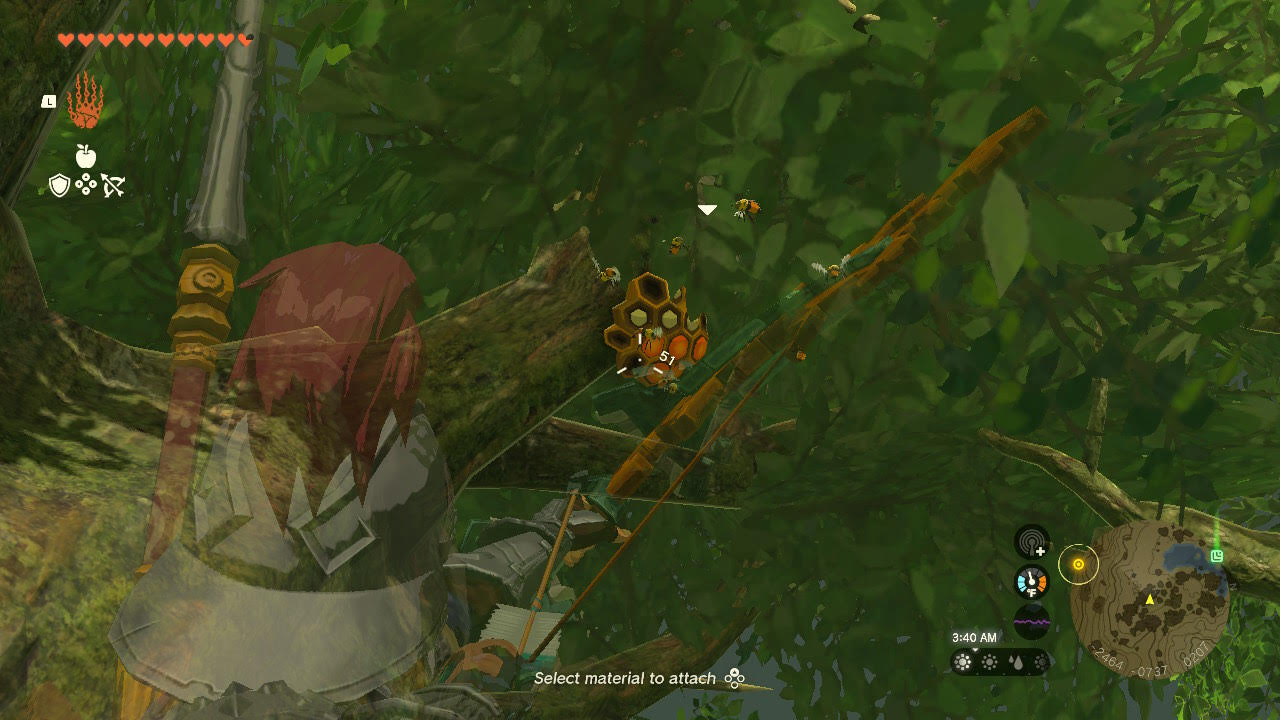This screenshot has height=720, width=1280.
Task: Select the bow and arrow icon
Action: point(112,185)
